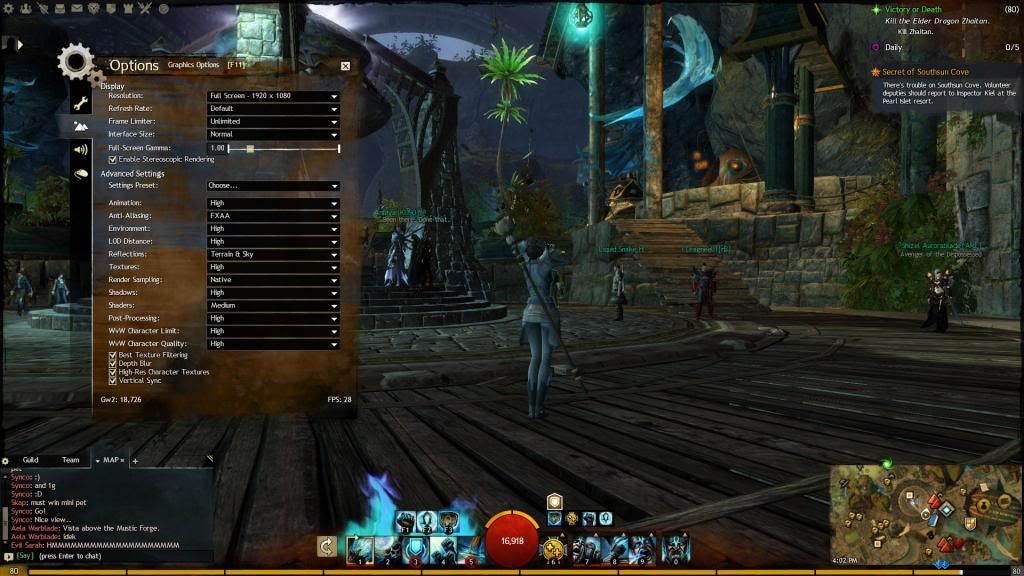Change the Shaders quality dropdown
1024x576 pixels.
[272, 305]
